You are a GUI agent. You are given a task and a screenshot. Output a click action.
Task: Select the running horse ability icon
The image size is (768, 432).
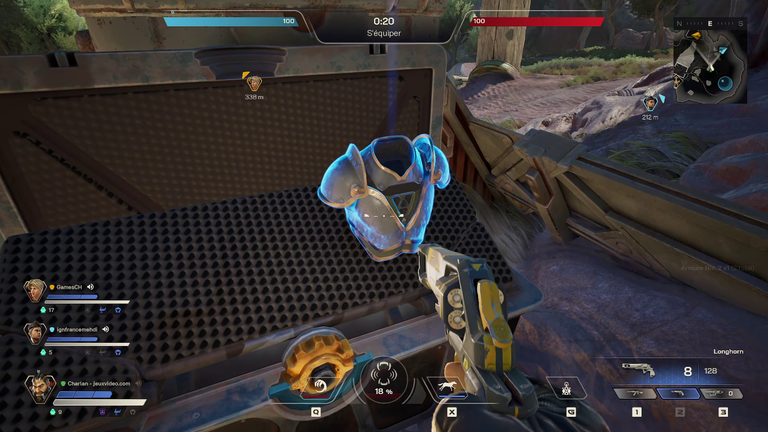tap(446, 386)
